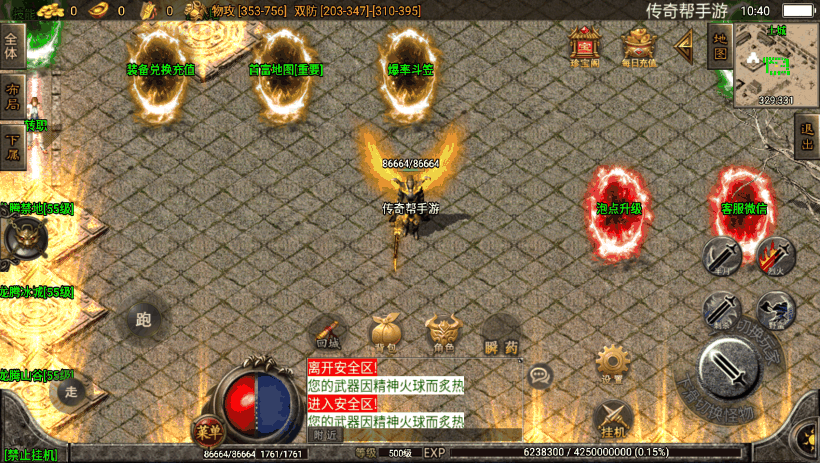Open the 背包 backpack
820x463 pixels.
point(386,334)
